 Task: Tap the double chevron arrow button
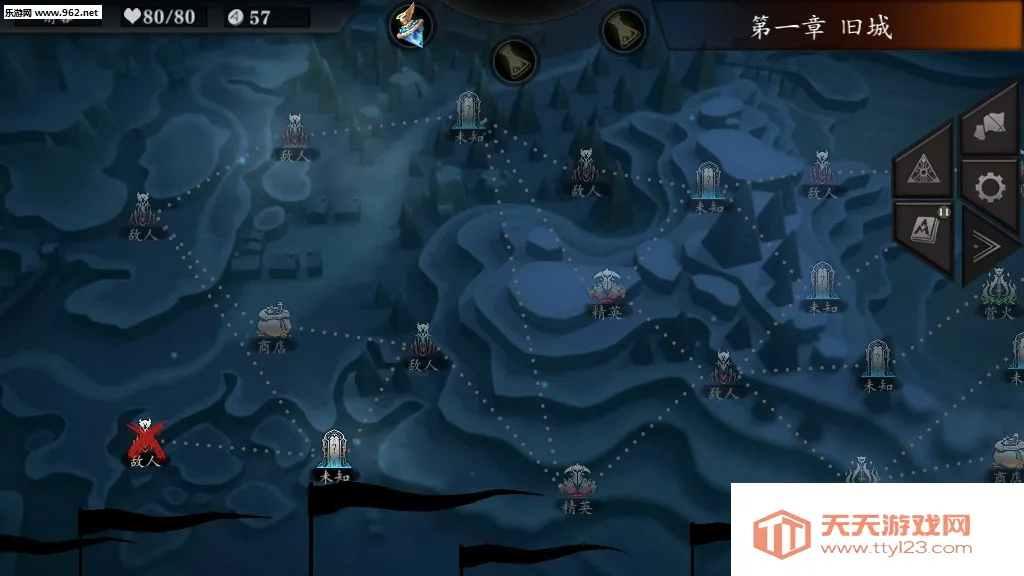coord(989,247)
